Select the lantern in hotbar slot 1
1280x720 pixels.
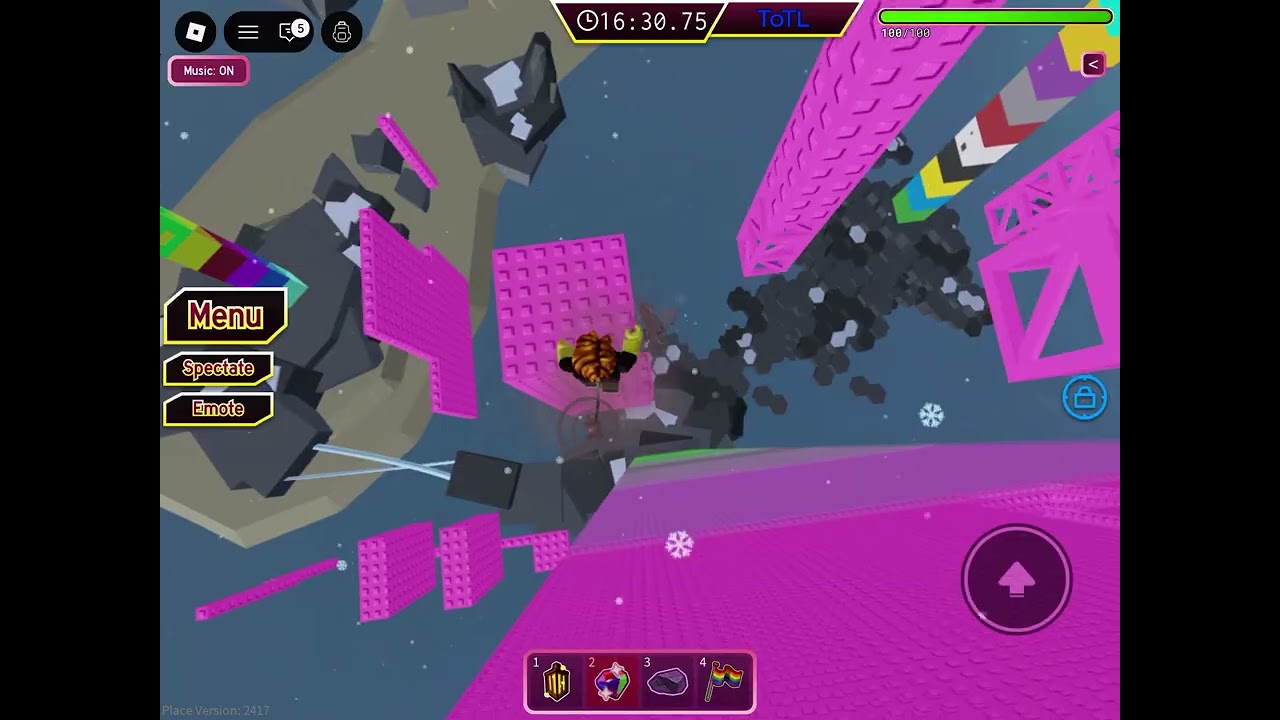[x=556, y=682]
